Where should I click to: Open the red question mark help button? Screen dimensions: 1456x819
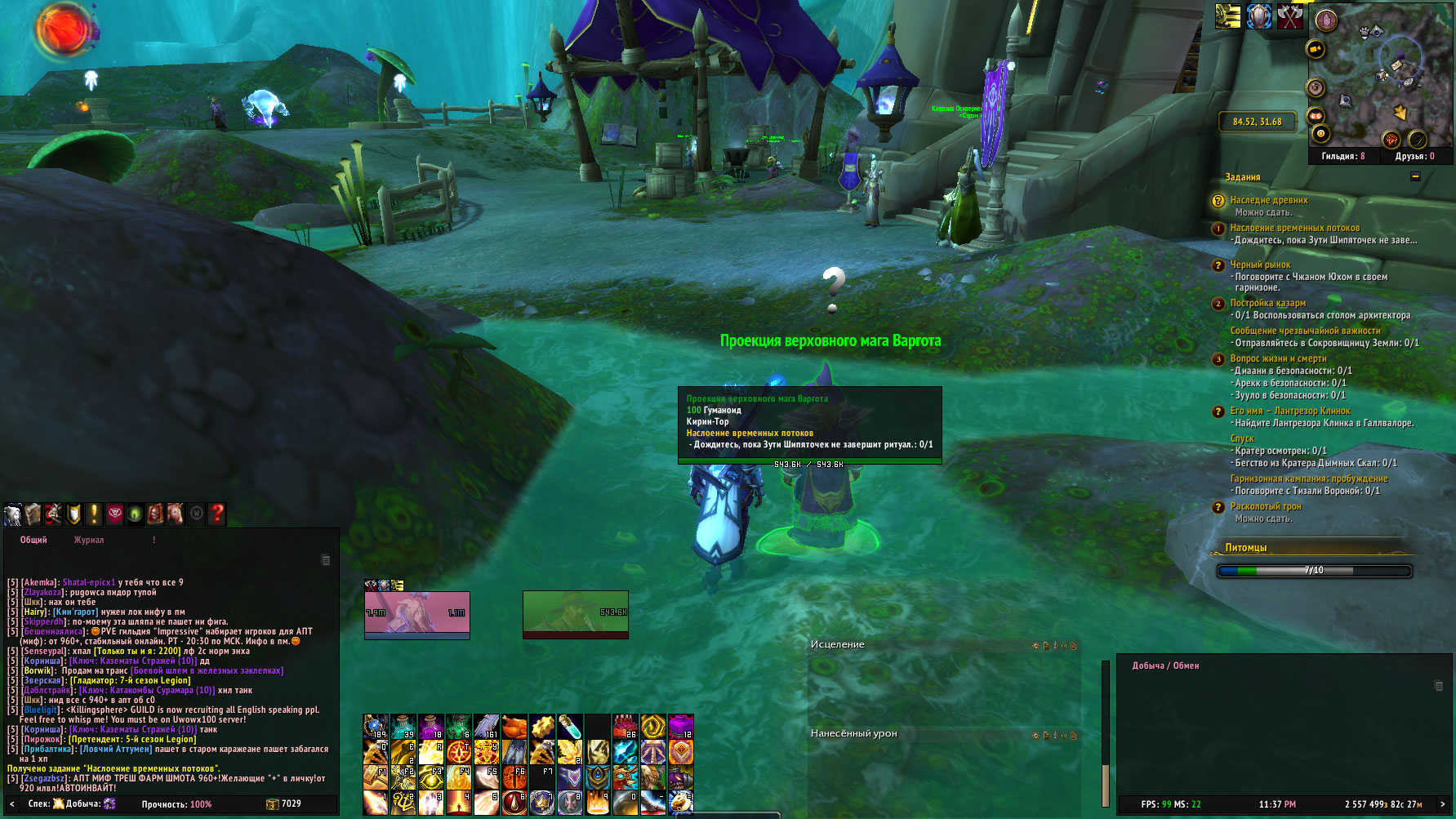coord(217,514)
